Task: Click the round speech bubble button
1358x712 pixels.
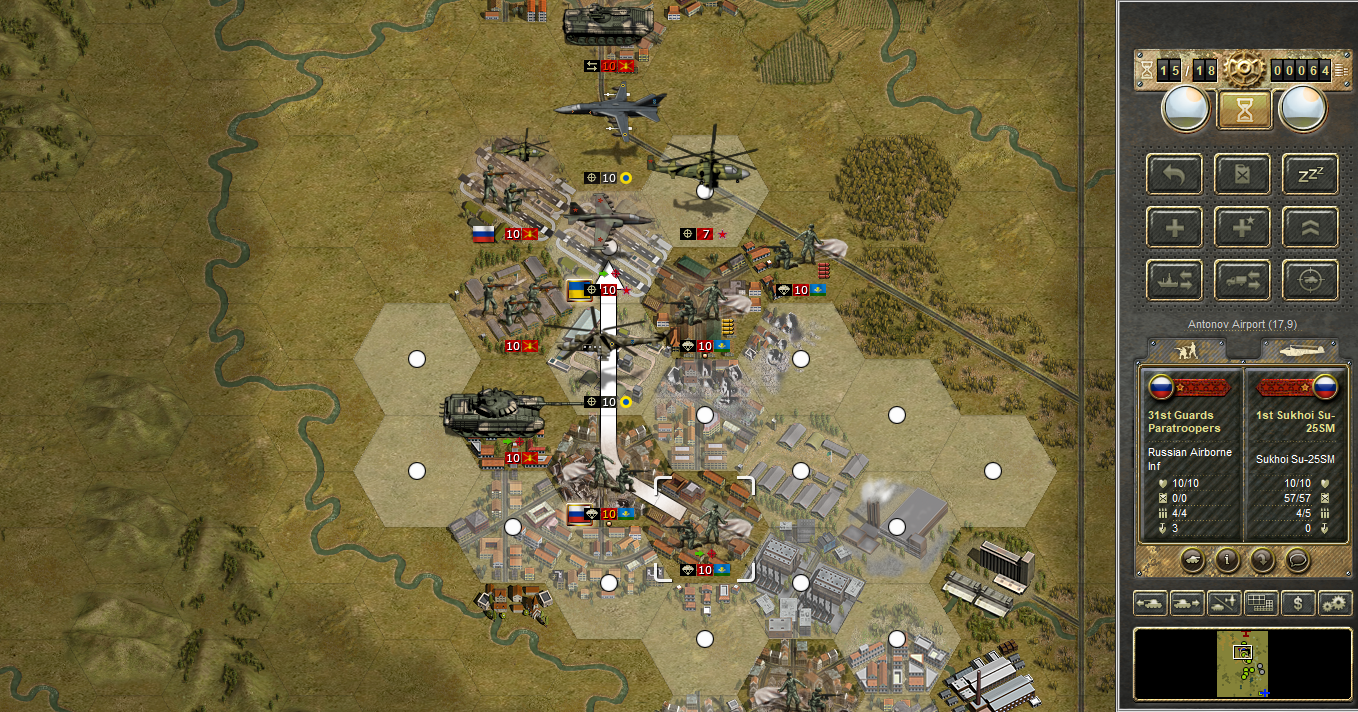Action: tap(1297, 559)
